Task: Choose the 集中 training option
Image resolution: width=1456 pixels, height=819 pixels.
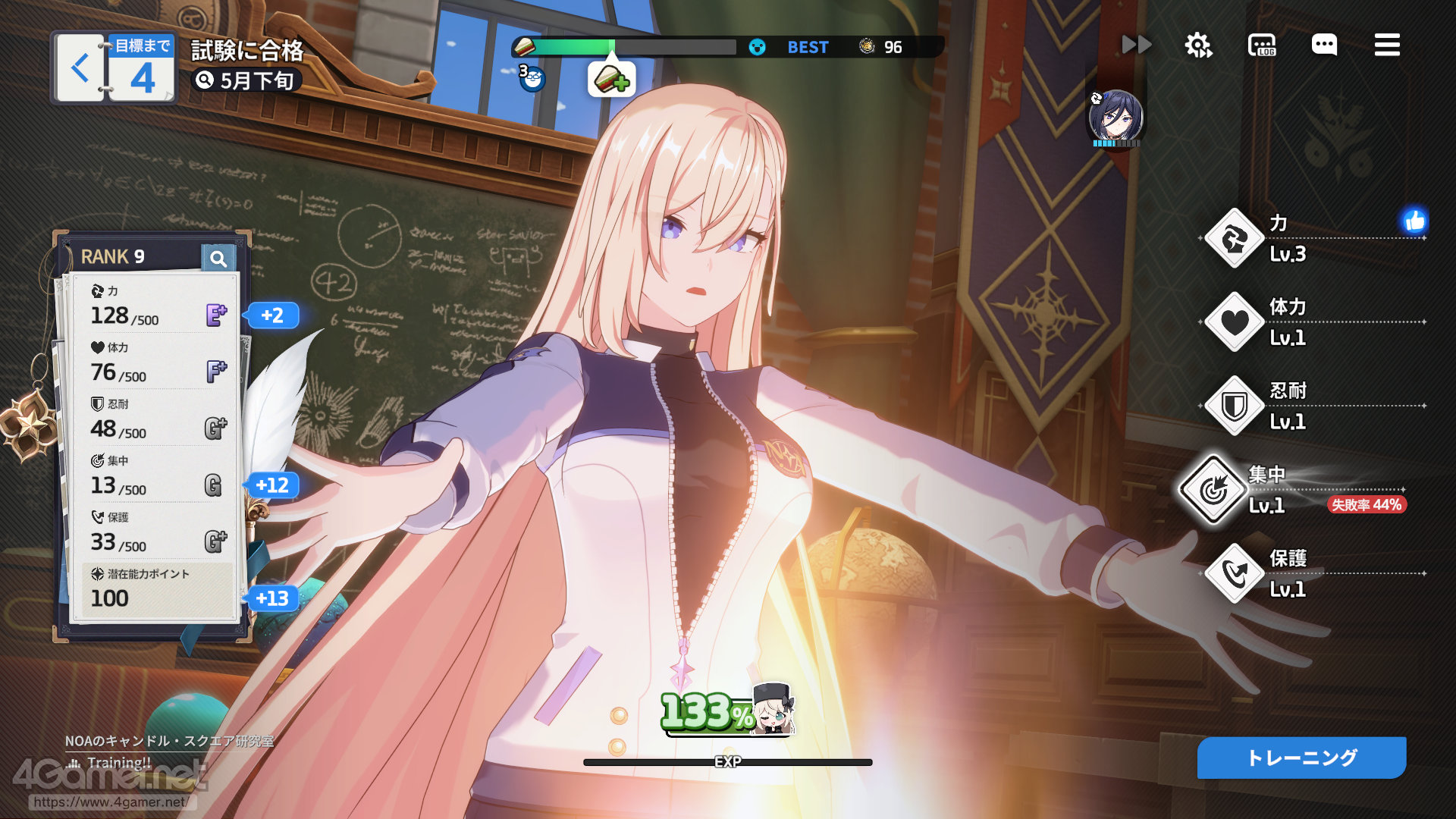Action: [x=1213, y=490]
